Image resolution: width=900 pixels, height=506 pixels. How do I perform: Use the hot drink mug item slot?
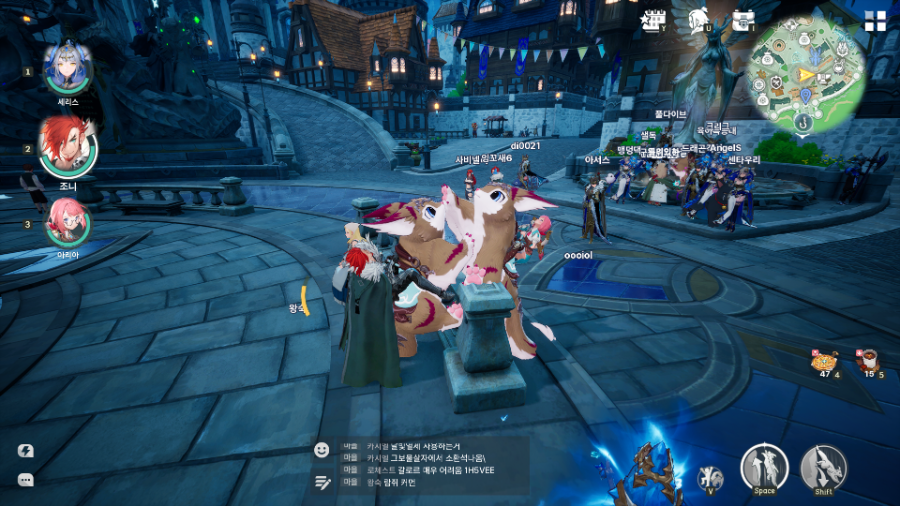tap(867, 361)
